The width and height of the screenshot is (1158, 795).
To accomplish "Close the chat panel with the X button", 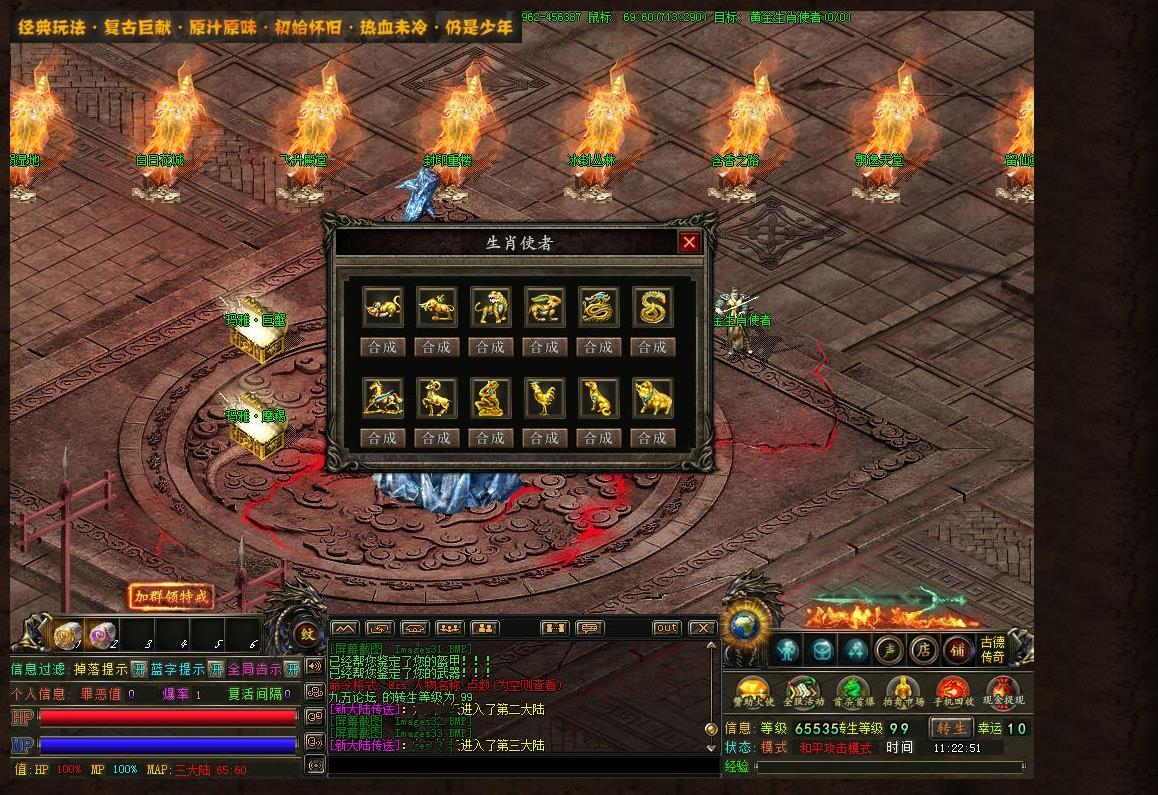I will tap(702, 628).
